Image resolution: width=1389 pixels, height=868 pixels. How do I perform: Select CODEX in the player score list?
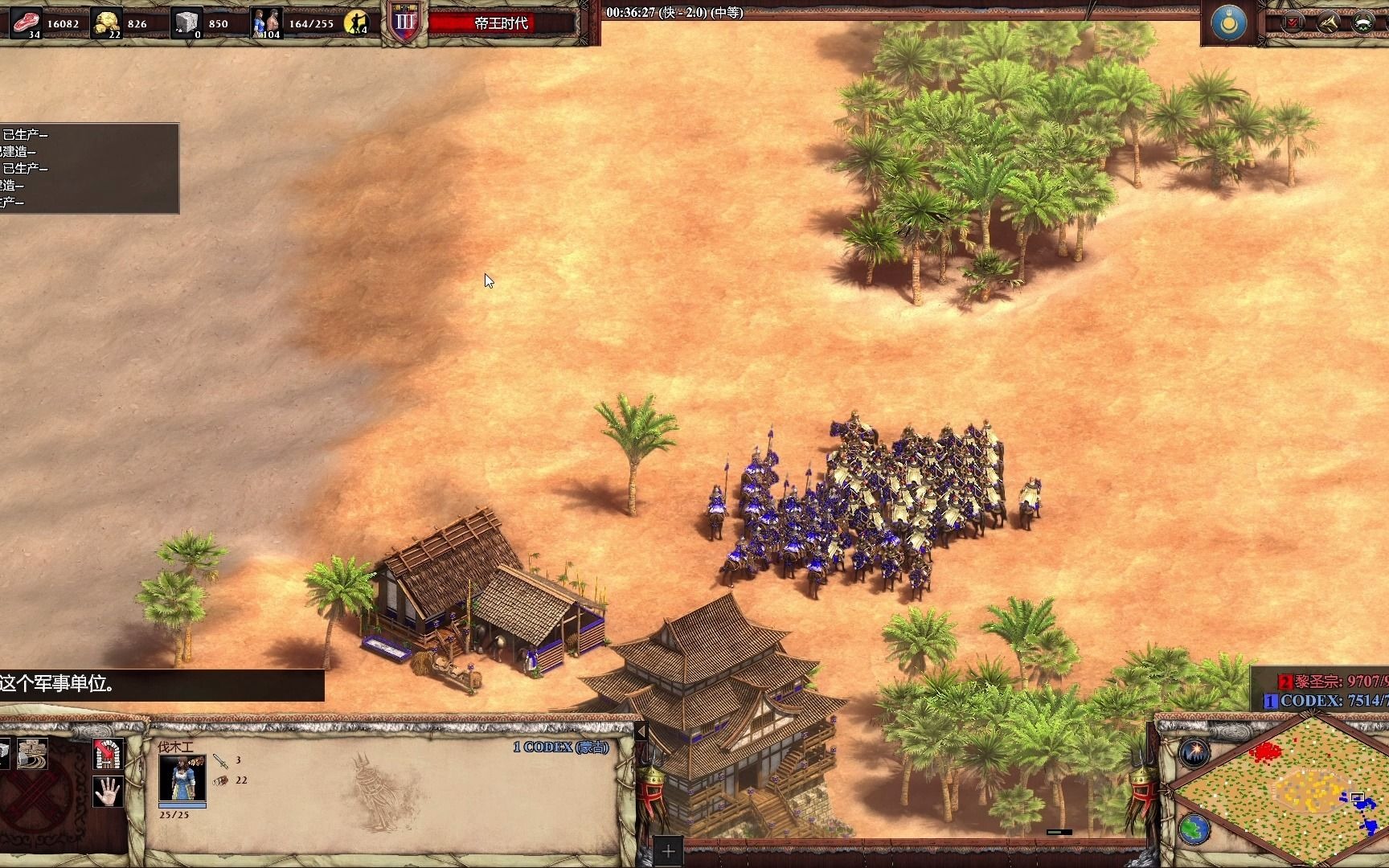tap(1318, 701)
